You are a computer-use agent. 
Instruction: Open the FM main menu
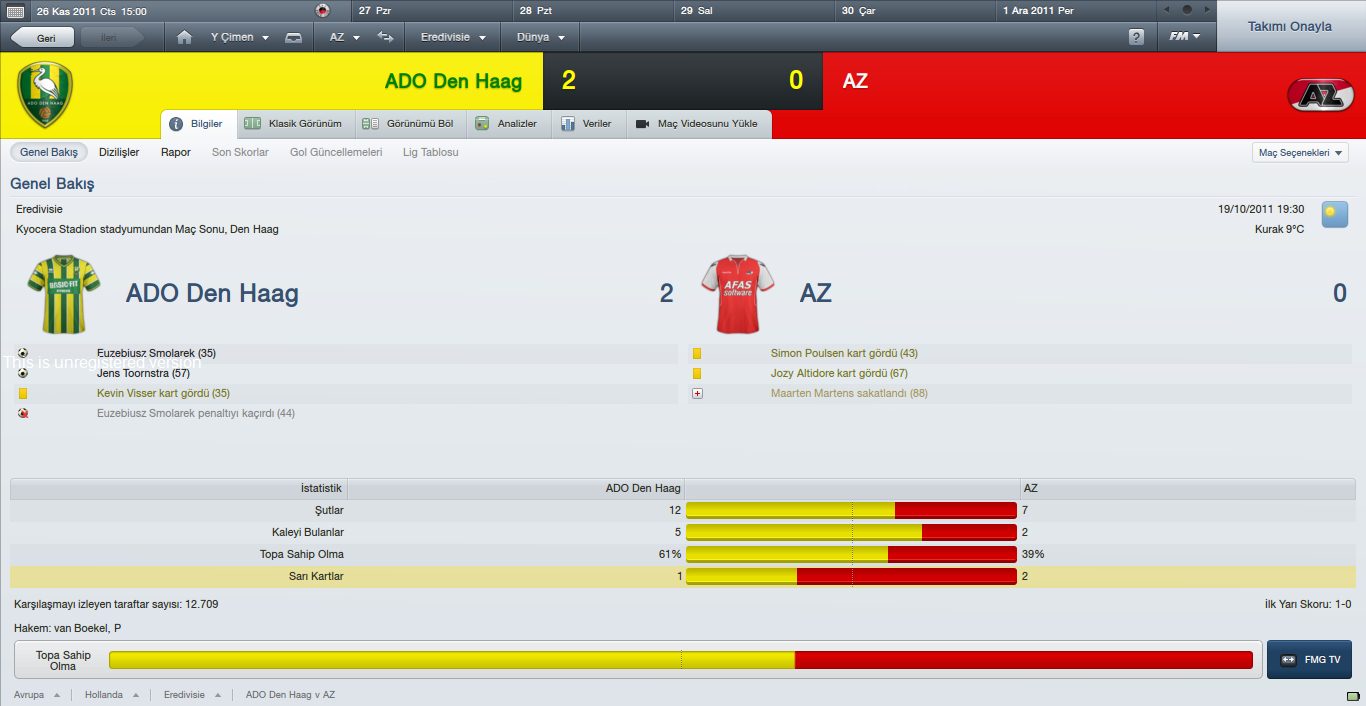click(x=1185, y=37)
